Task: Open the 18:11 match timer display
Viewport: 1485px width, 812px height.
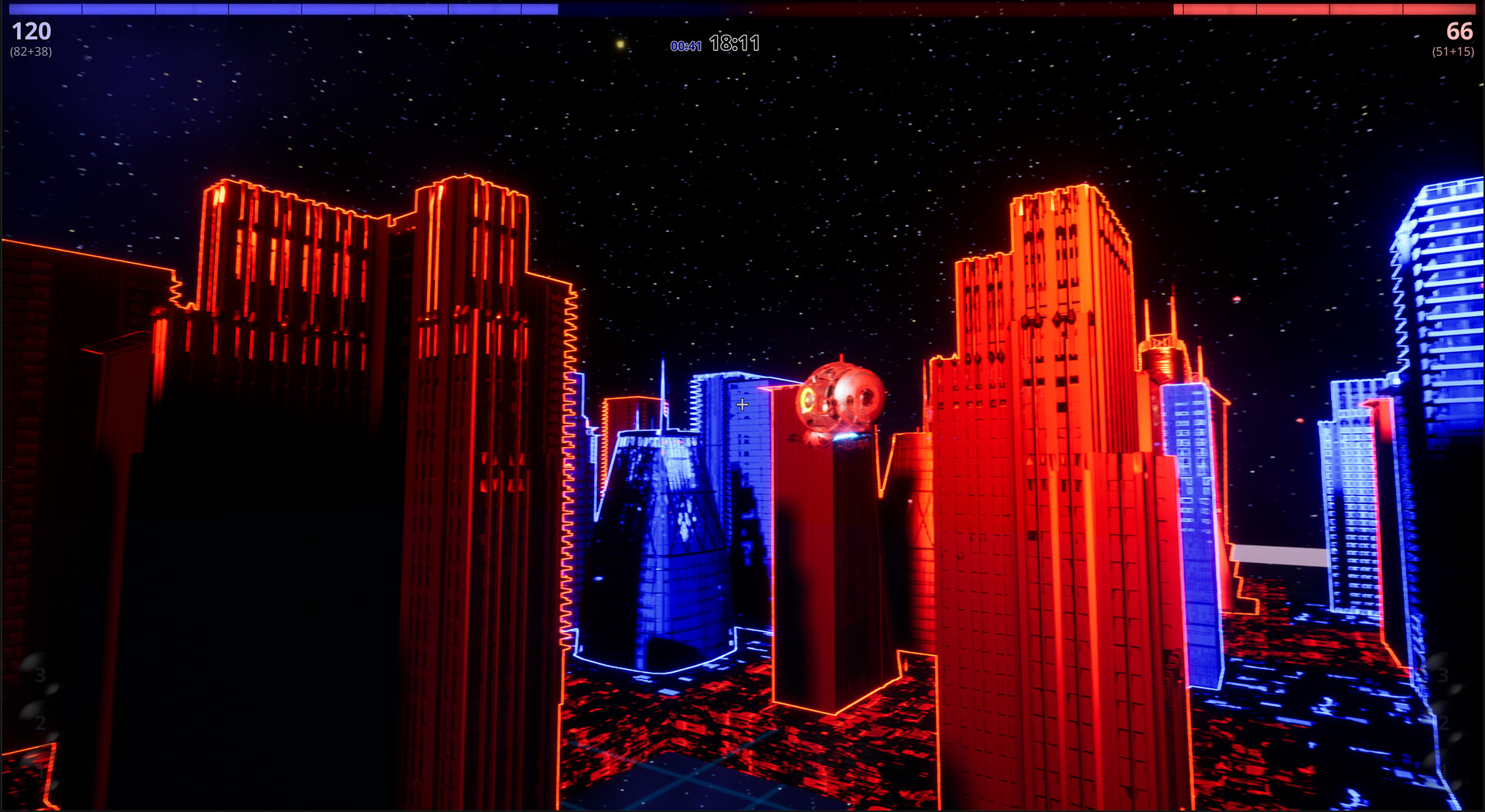Action: (733, 44)
